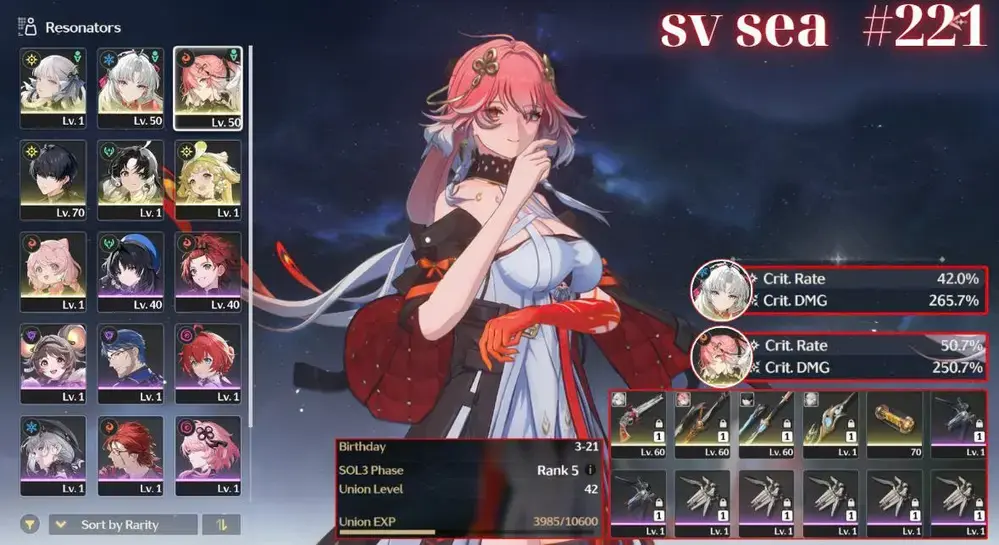Open the resonator filter funnel button
The height and width of the screenshot is (545, 999).
tap(32, 525)
